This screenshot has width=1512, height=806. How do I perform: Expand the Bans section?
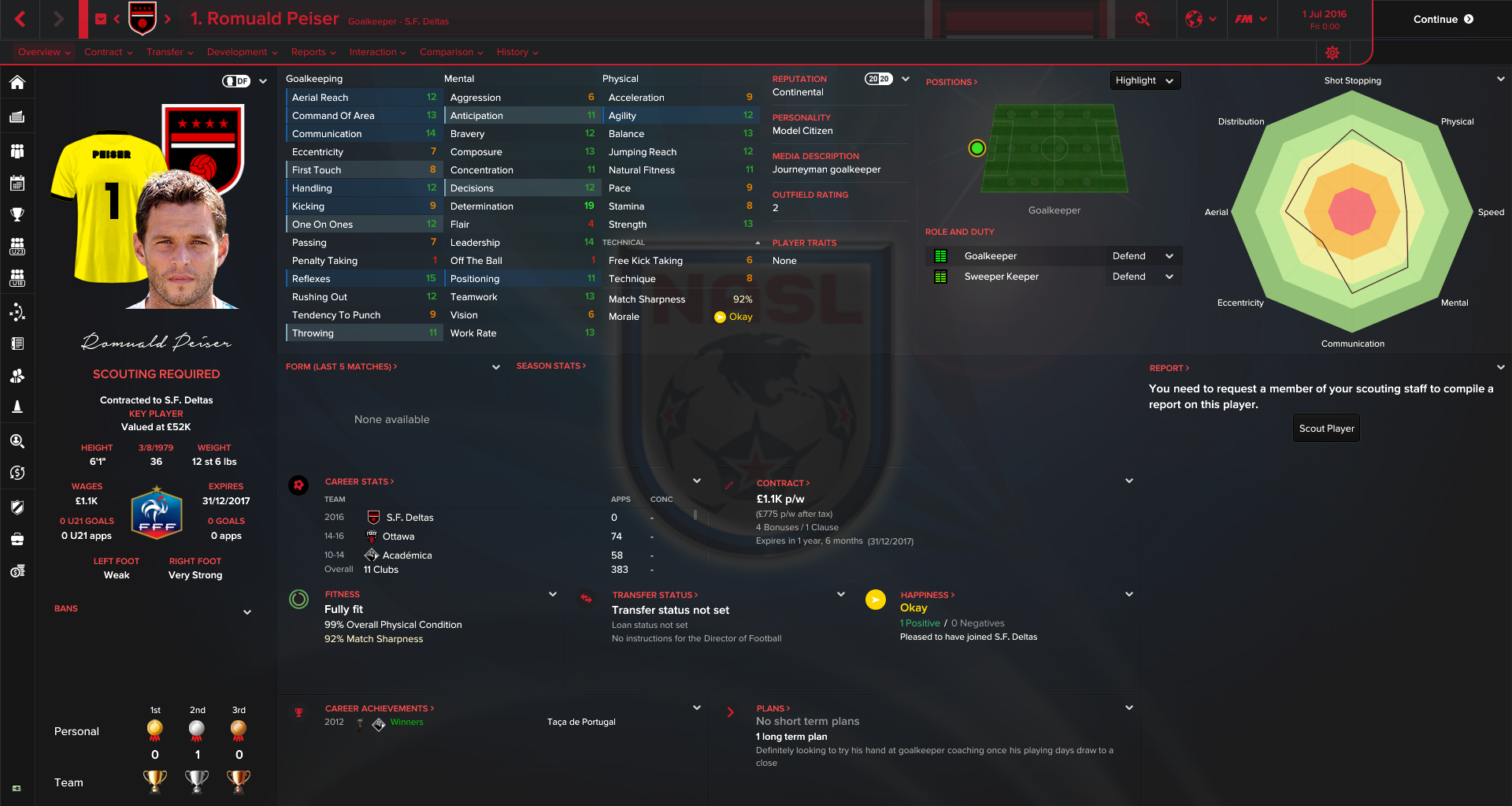(246, 611)
